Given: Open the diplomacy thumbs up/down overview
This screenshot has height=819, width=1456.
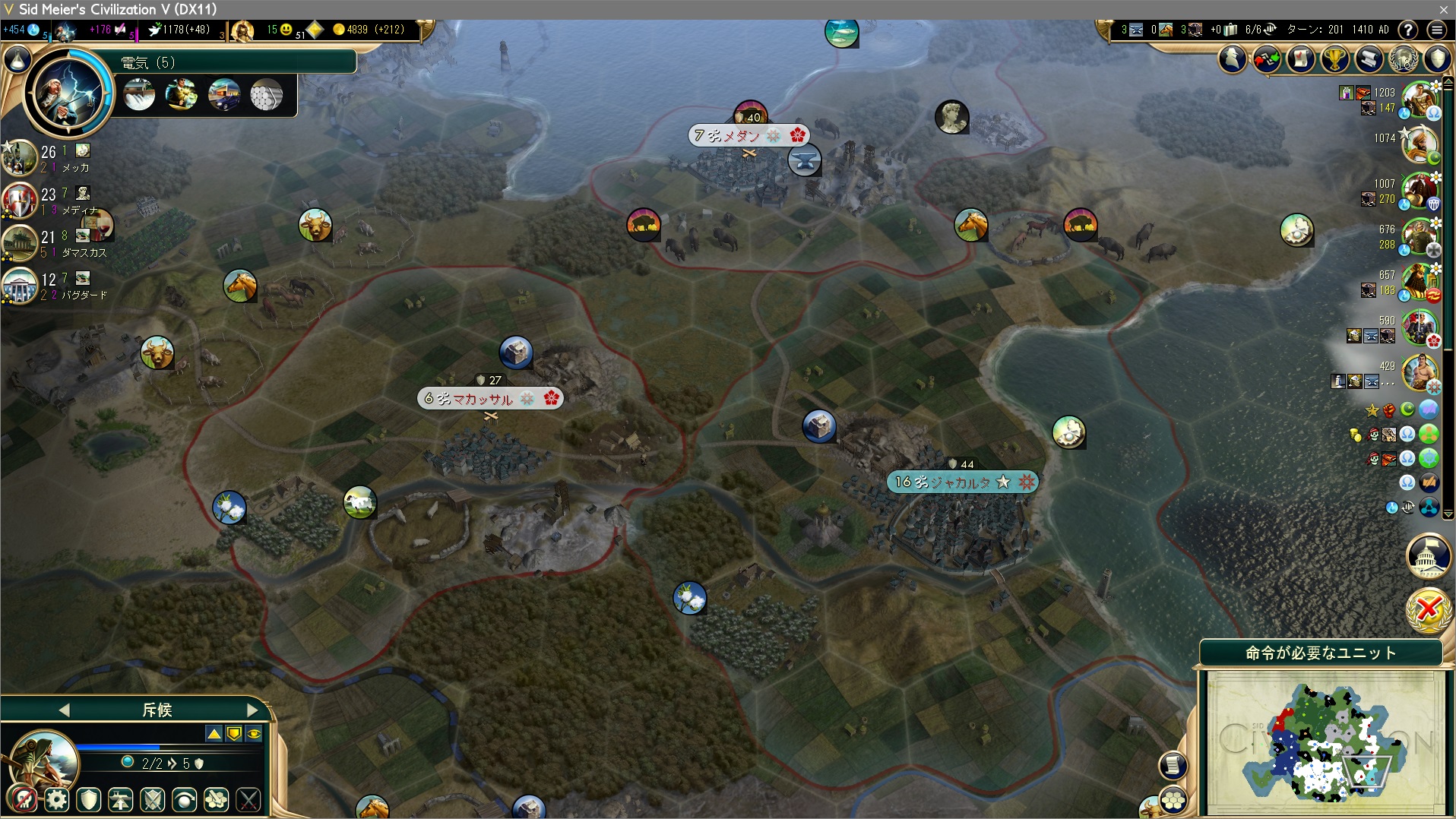Looking at the screenshot, I should [1267, 59].
